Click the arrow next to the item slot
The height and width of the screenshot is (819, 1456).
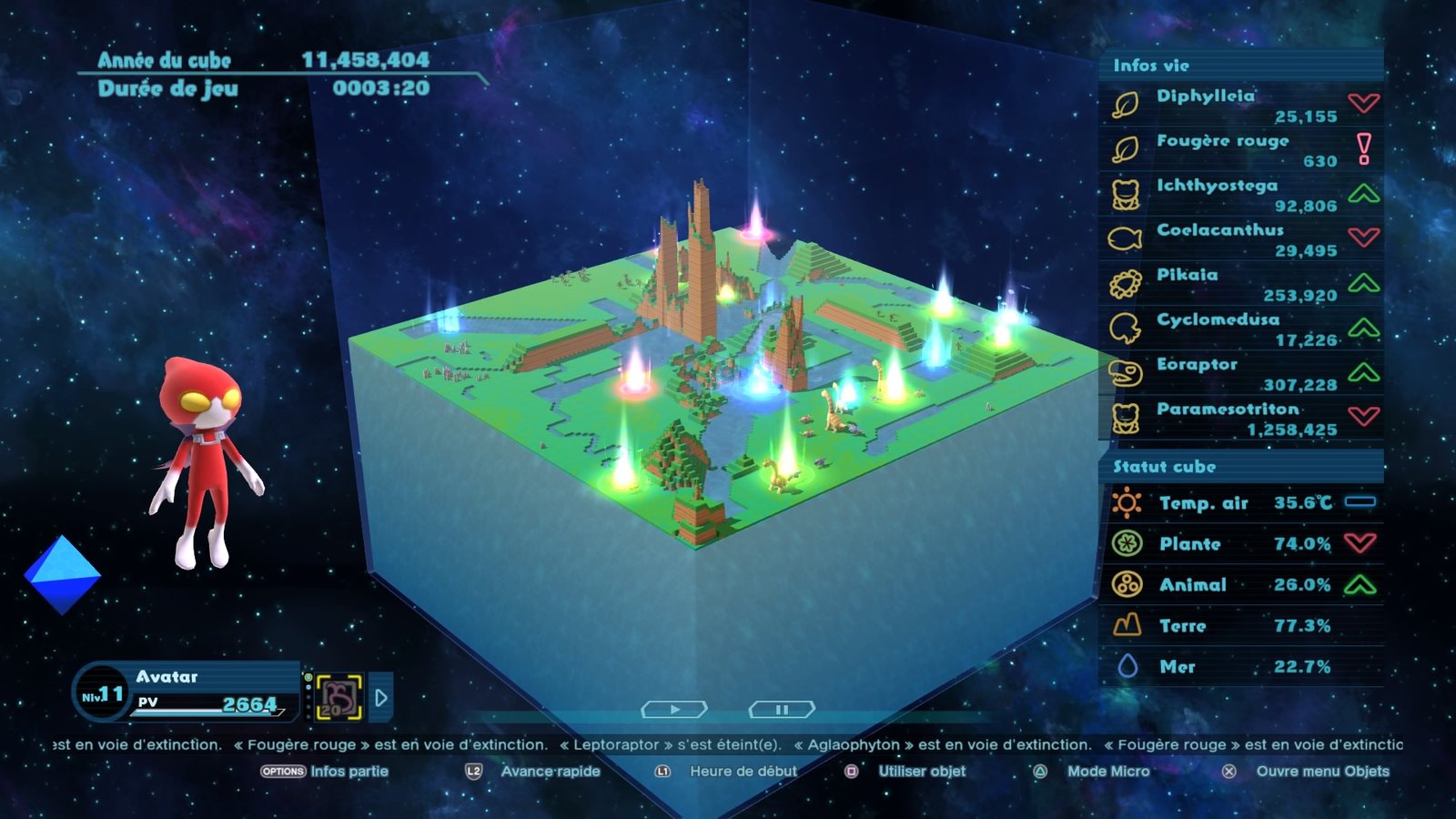(x=381, y=698)
